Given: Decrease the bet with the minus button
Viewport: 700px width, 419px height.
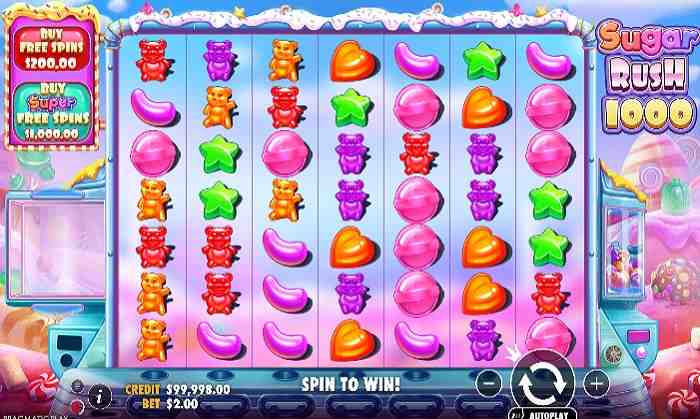Looking at the screenshot, I should point(487,382).
